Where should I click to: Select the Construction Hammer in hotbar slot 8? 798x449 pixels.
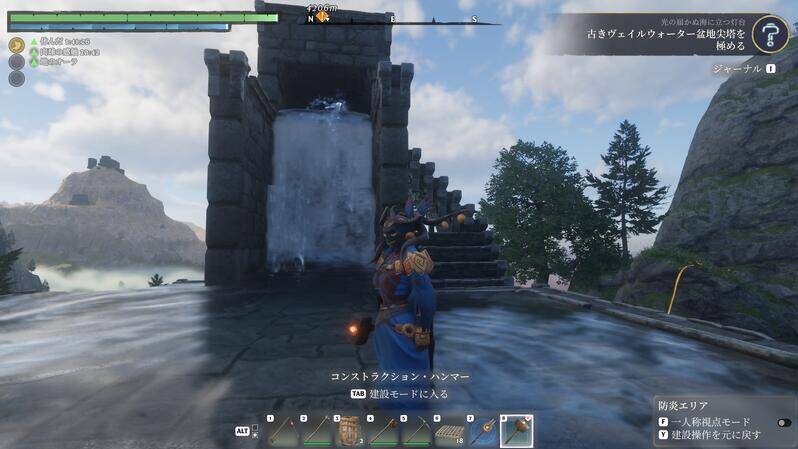coord(516,431)
